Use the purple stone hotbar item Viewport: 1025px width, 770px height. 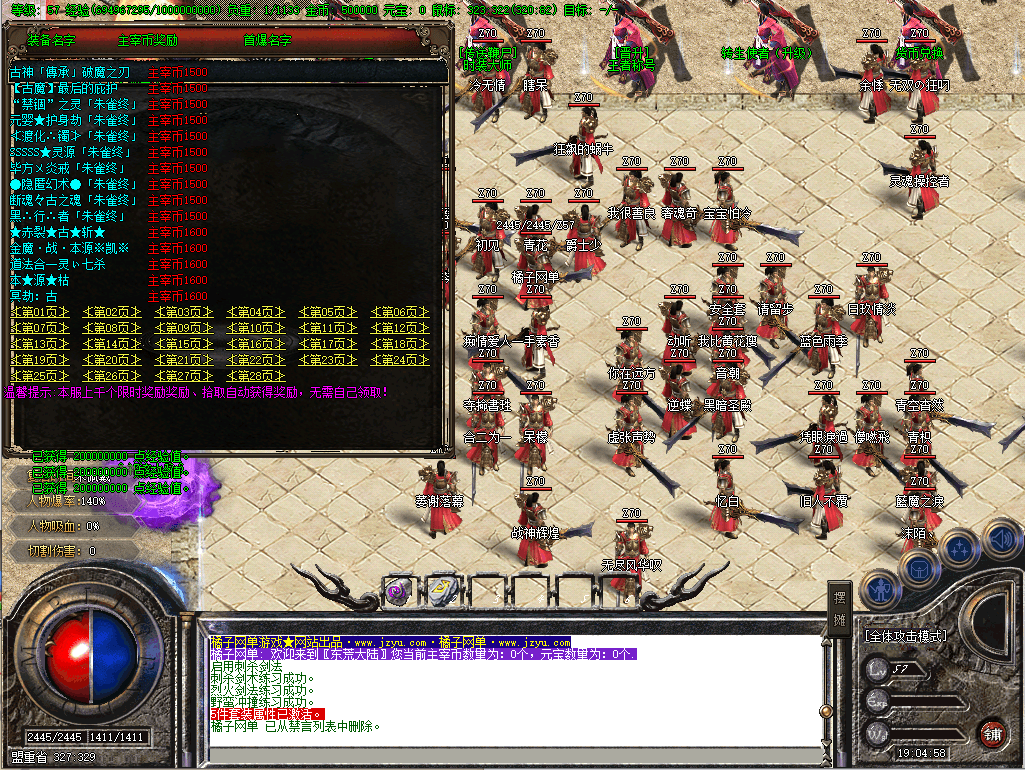(397, 590)
